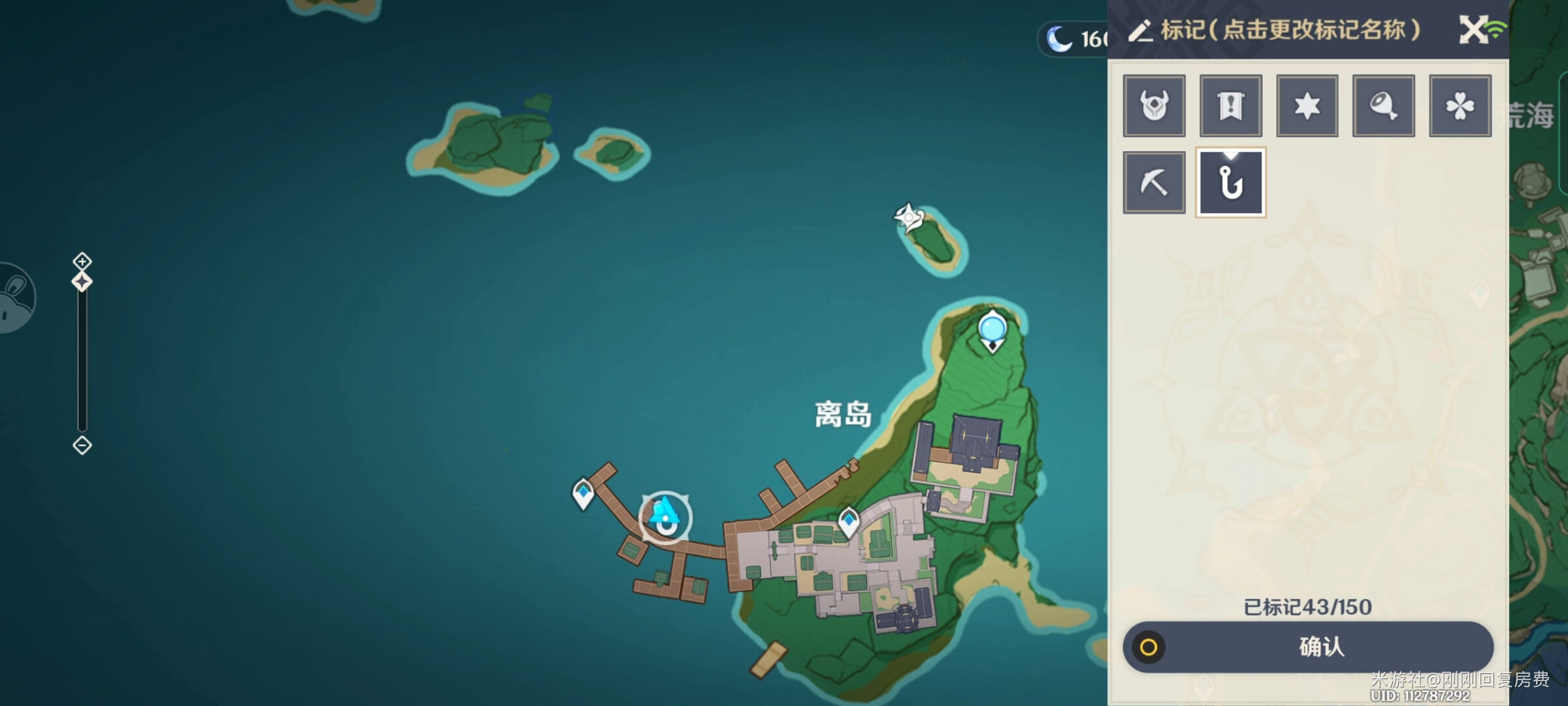This screenshot has width=1568, height=706.
Task: Close the marker panel
Action: pos(1473,29)
